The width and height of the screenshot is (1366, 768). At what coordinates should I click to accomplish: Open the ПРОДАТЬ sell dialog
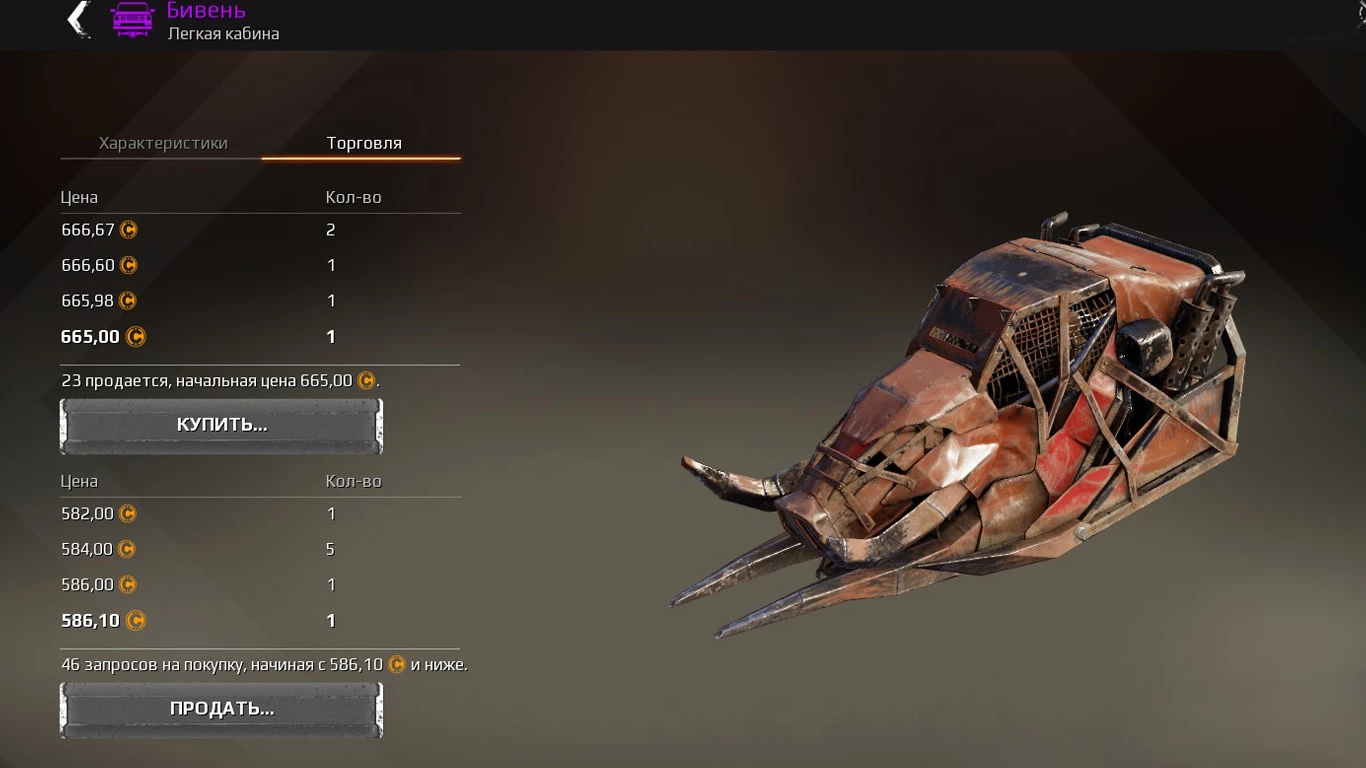point(221,709)
